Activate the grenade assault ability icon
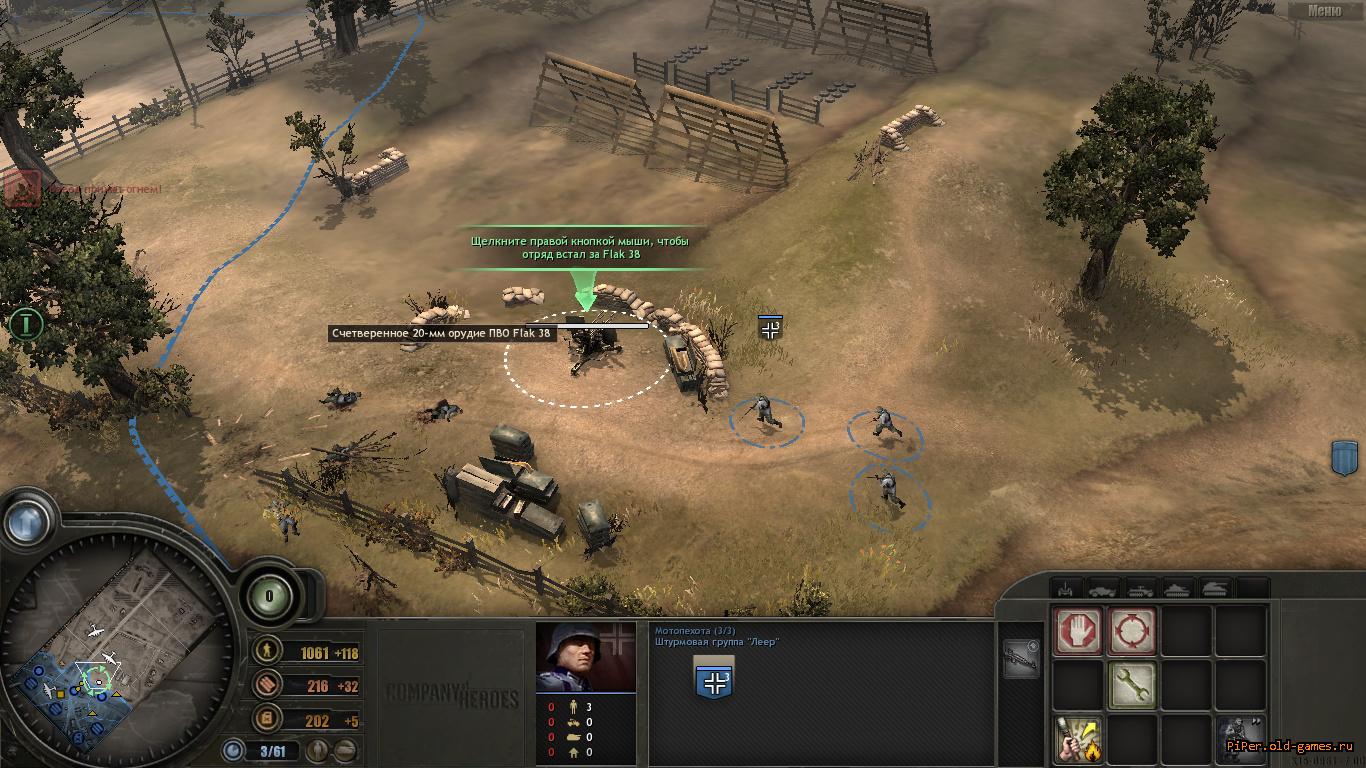The height and width of the screenshot is (768, 1366). 1078,740
